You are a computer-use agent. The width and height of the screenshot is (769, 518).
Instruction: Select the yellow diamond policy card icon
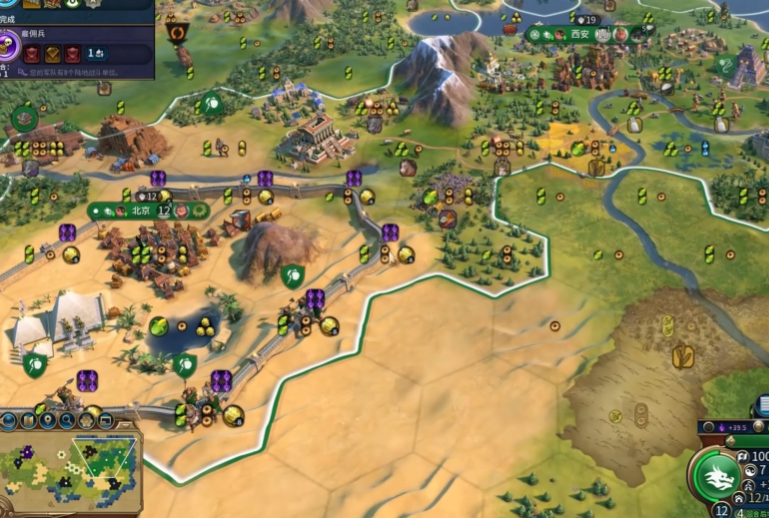click(x=54, y=52)
